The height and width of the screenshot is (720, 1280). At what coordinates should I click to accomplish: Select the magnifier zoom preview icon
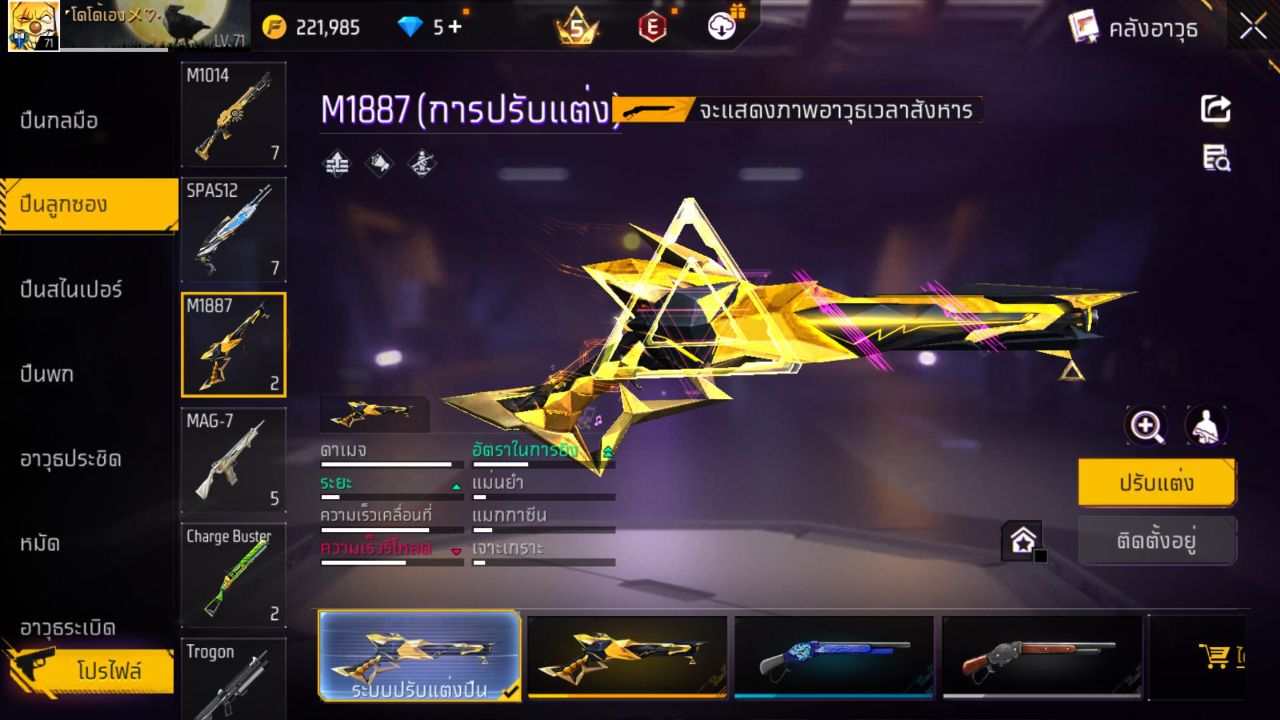coord(1146,425)
